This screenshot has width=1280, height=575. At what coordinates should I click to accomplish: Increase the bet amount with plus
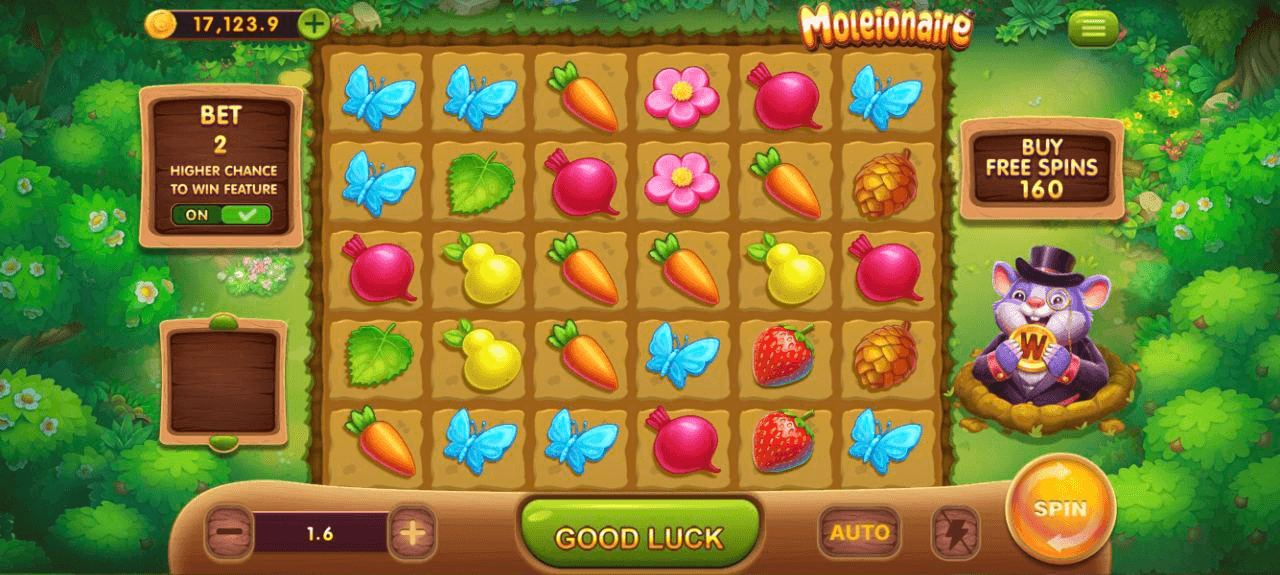click(412, 533)
